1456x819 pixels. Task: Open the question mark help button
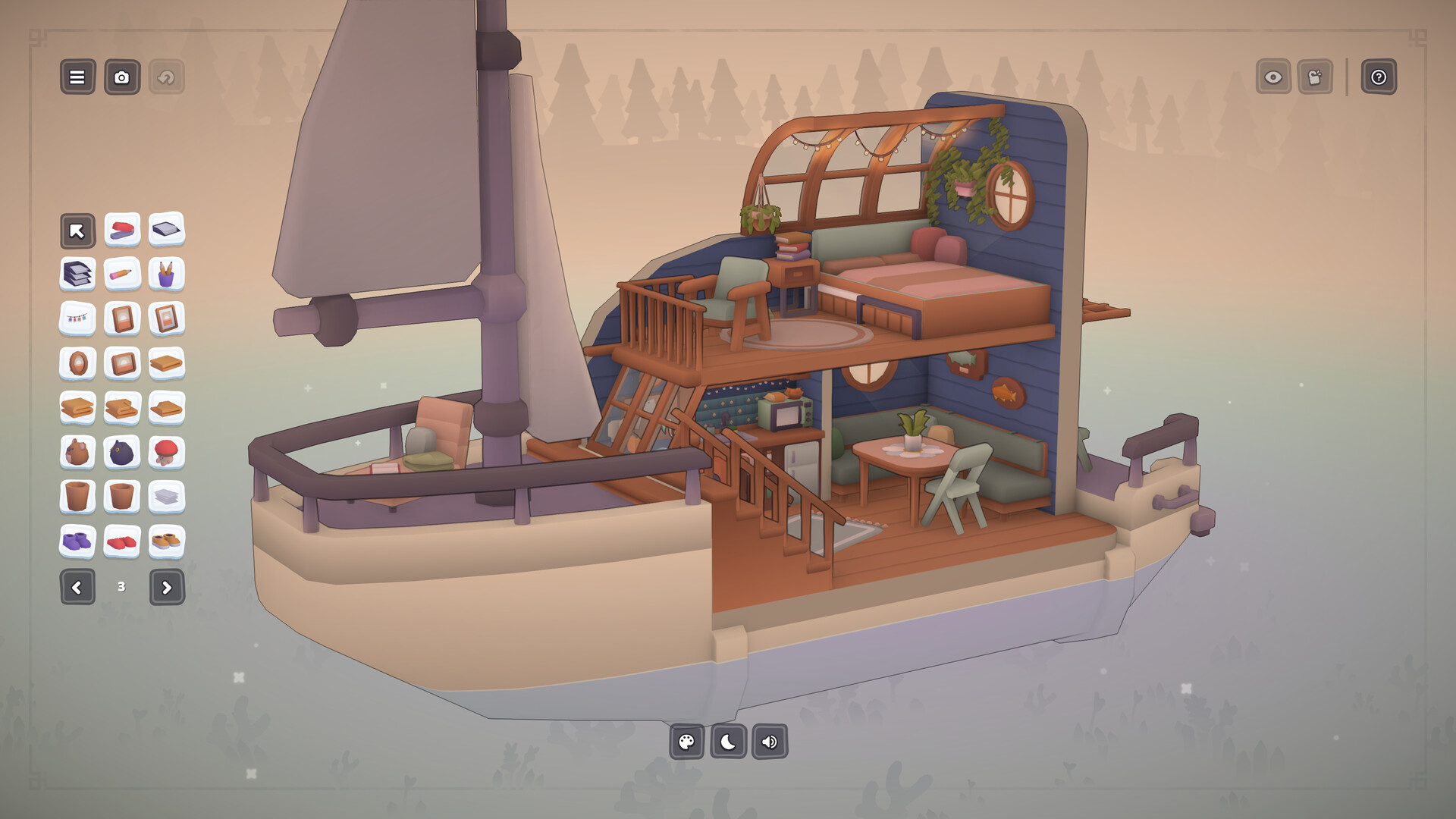(x=1378, y=77)
